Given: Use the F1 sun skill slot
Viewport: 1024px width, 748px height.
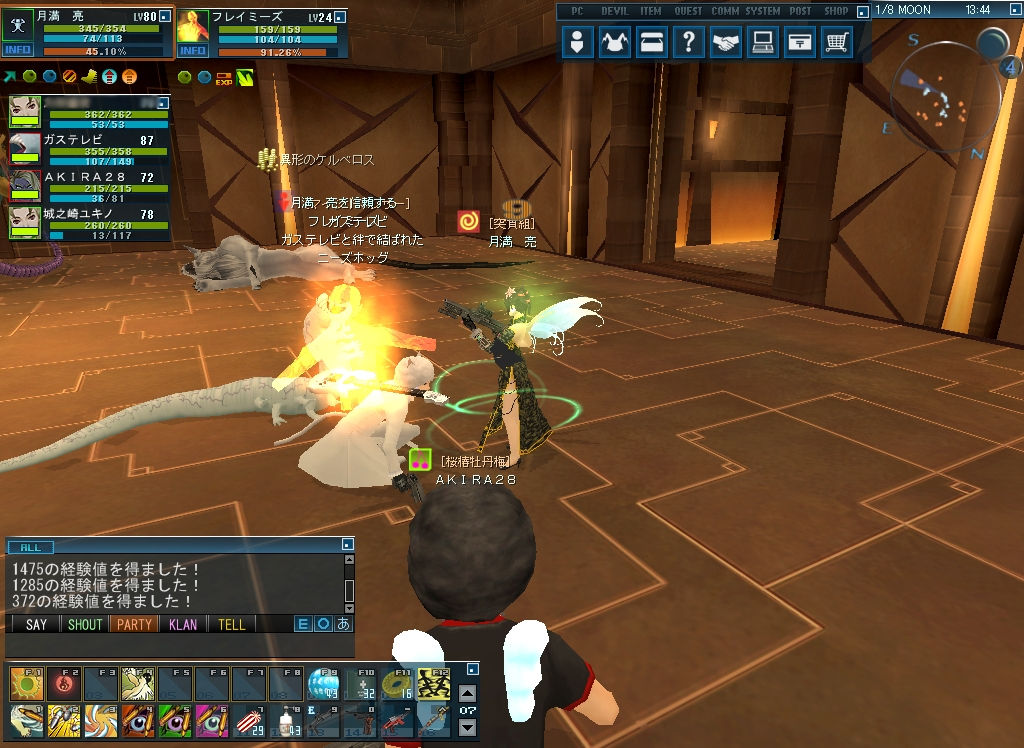Looking at the screenshot, I should (x=26, y=685).
